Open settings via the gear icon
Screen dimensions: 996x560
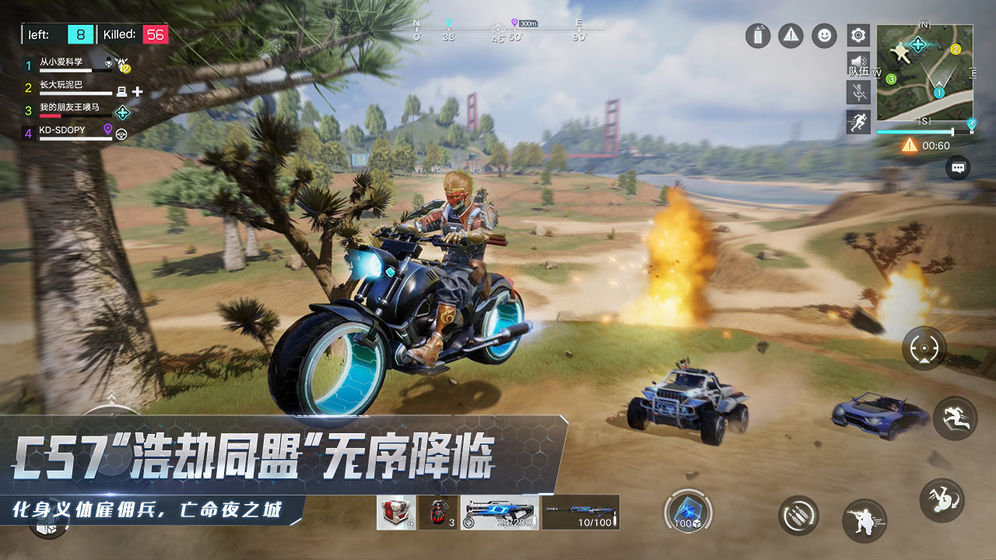tap(858, 36)
